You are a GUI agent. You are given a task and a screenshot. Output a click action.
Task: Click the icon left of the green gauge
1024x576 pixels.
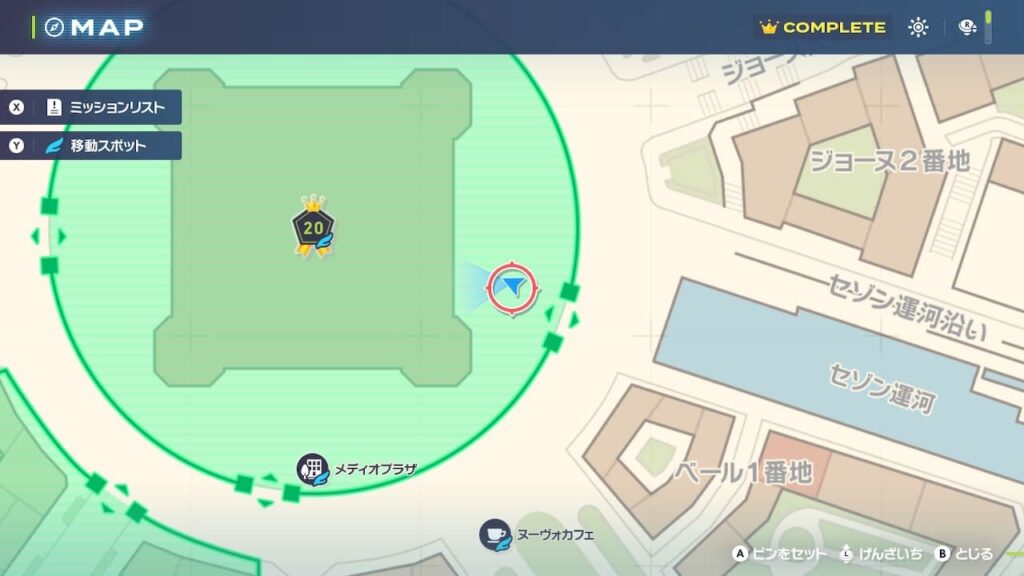pos(967,27)
